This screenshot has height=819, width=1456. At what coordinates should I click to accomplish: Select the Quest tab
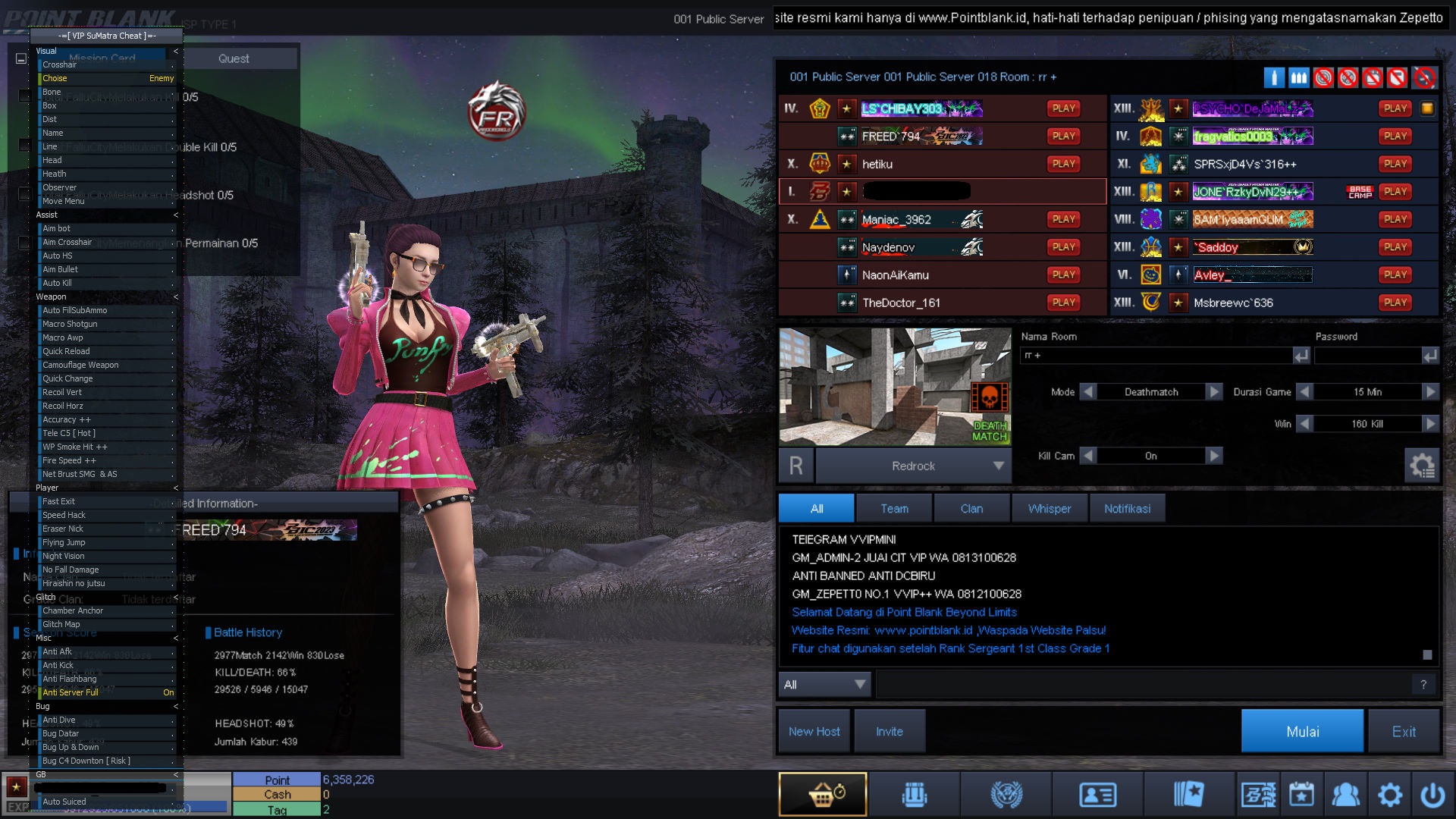coord(234,58)
